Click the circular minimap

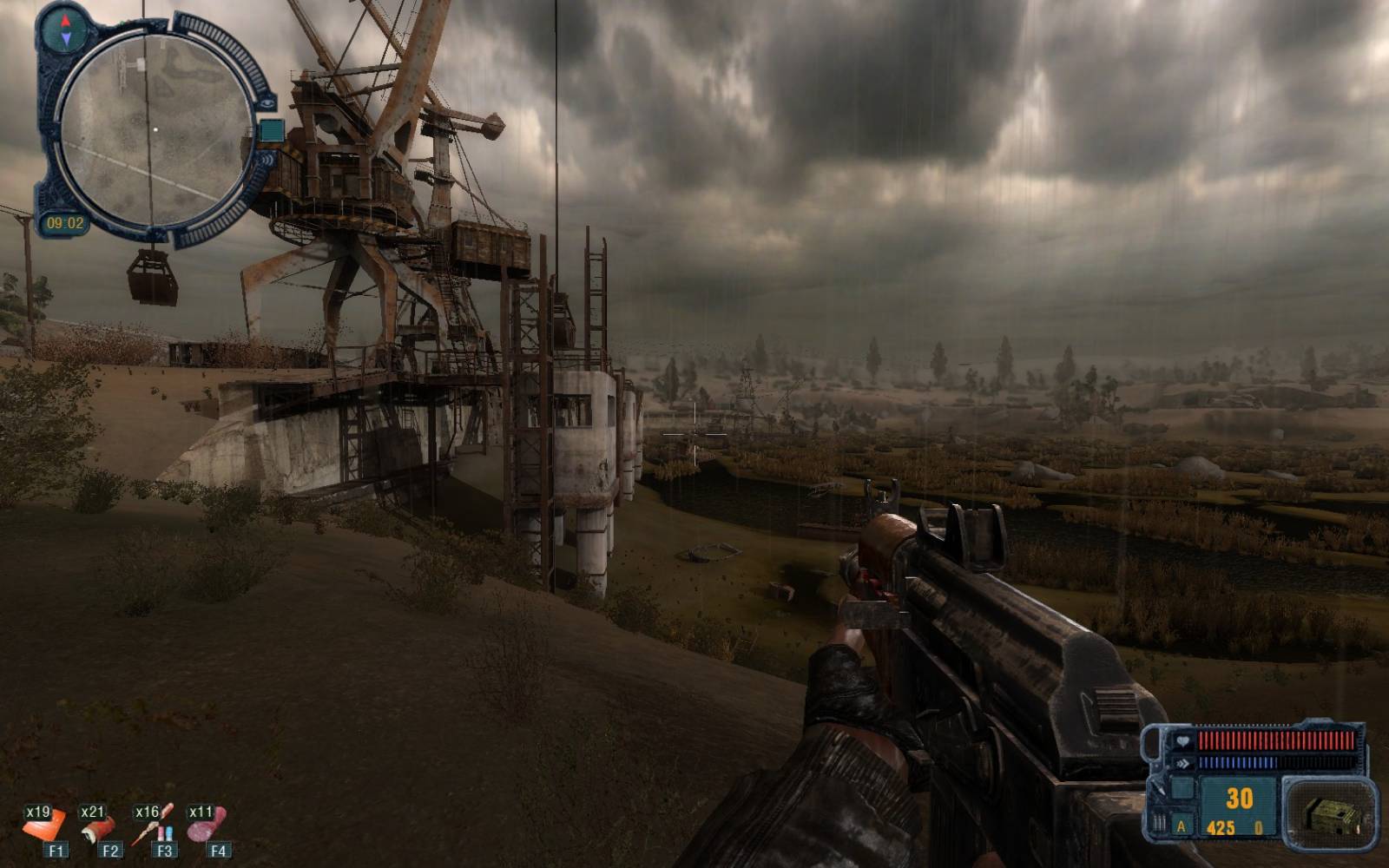click(155, 130)
